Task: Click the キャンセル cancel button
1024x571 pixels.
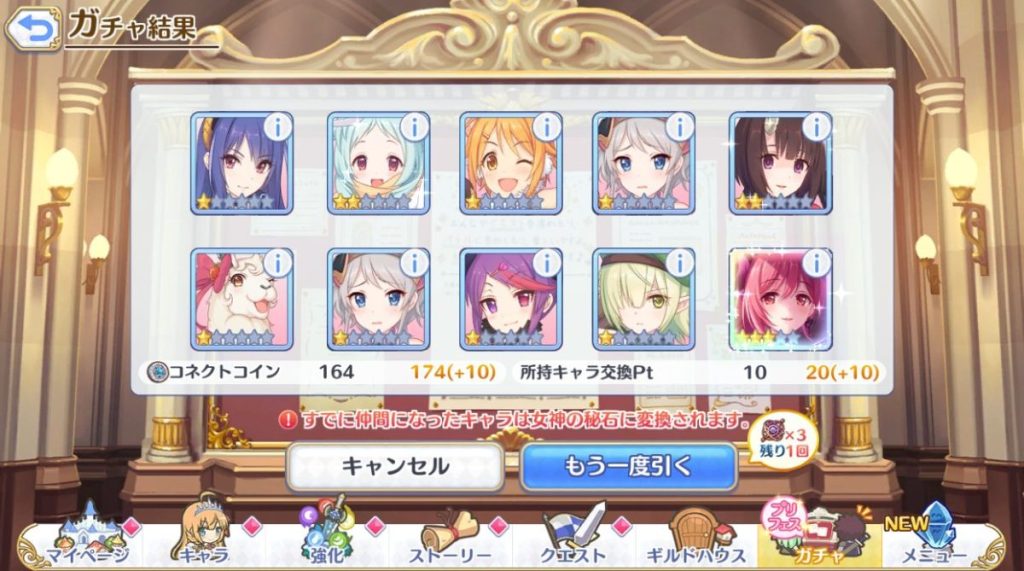Action: (395, 466)
